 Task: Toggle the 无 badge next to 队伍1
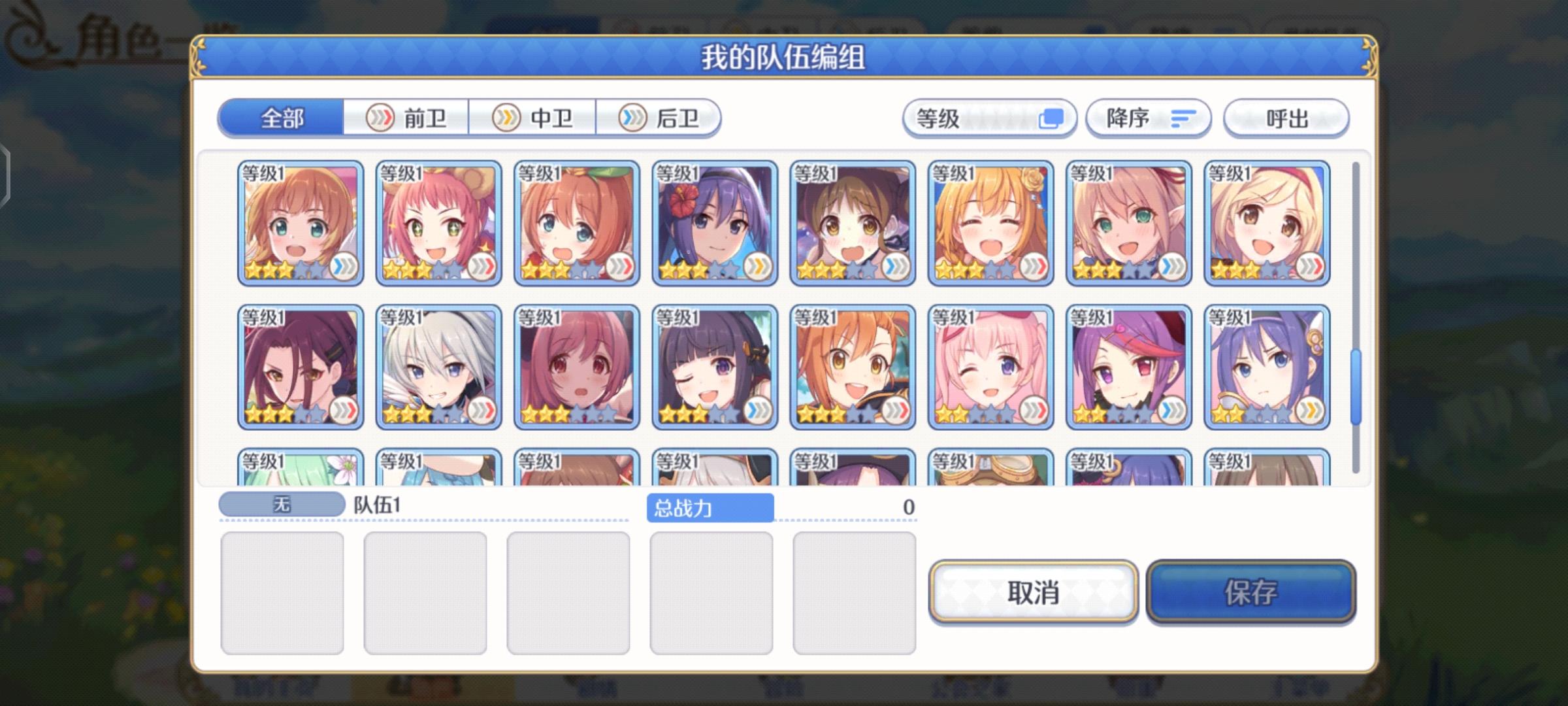[282, 503]
